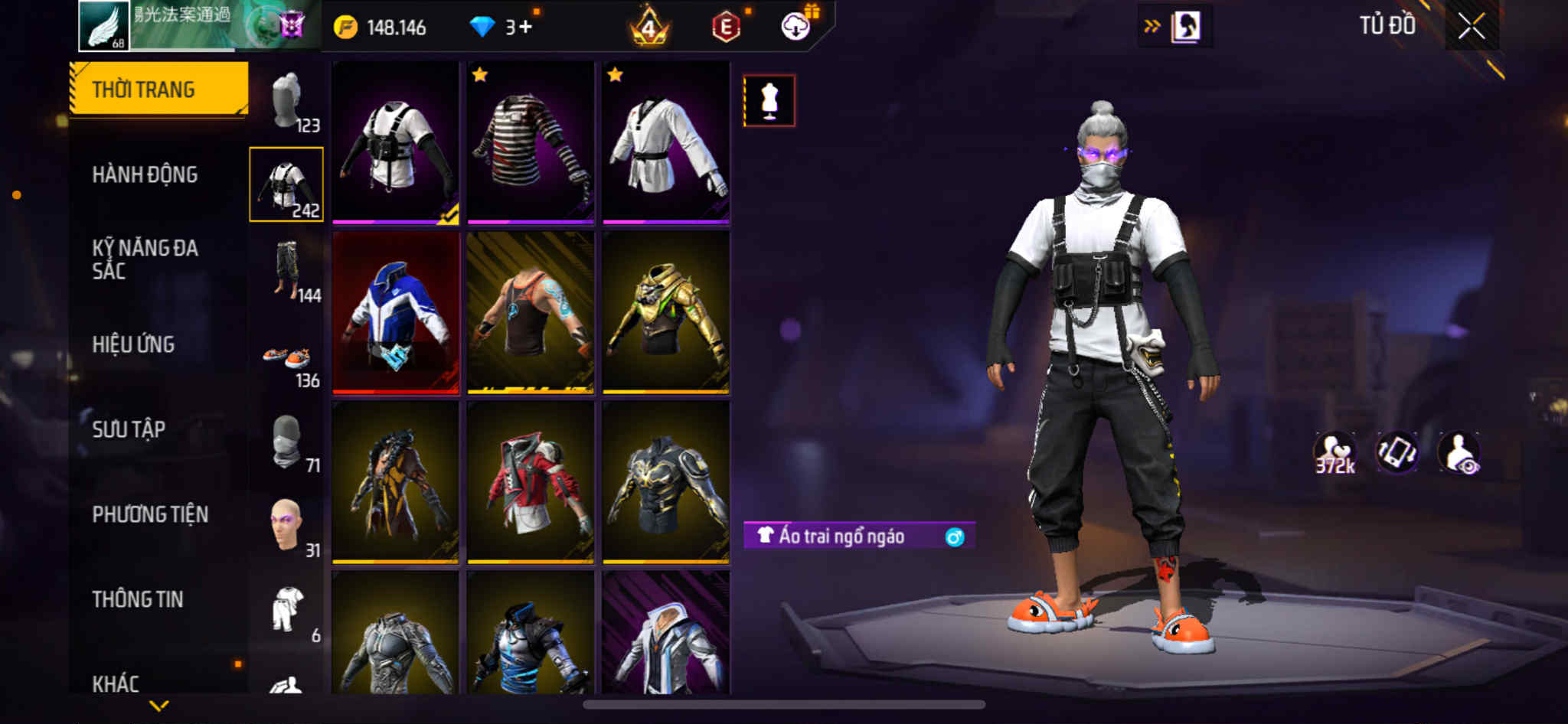
Task: Pick the face mask category showing 71
Action: click(287, 442)
